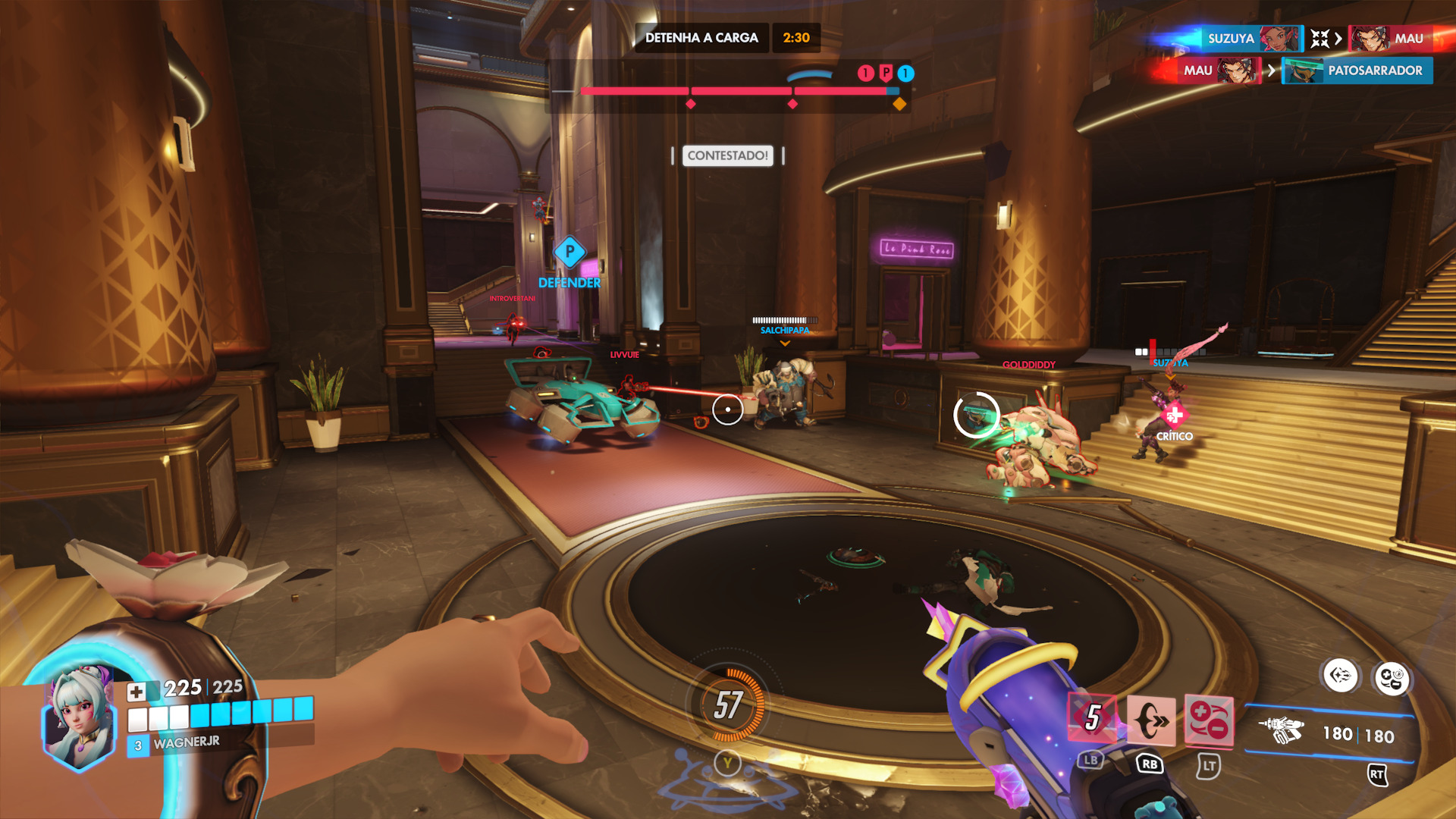
Task: Click the round perk icon with plus and minus
Action: click(1392, 678)
